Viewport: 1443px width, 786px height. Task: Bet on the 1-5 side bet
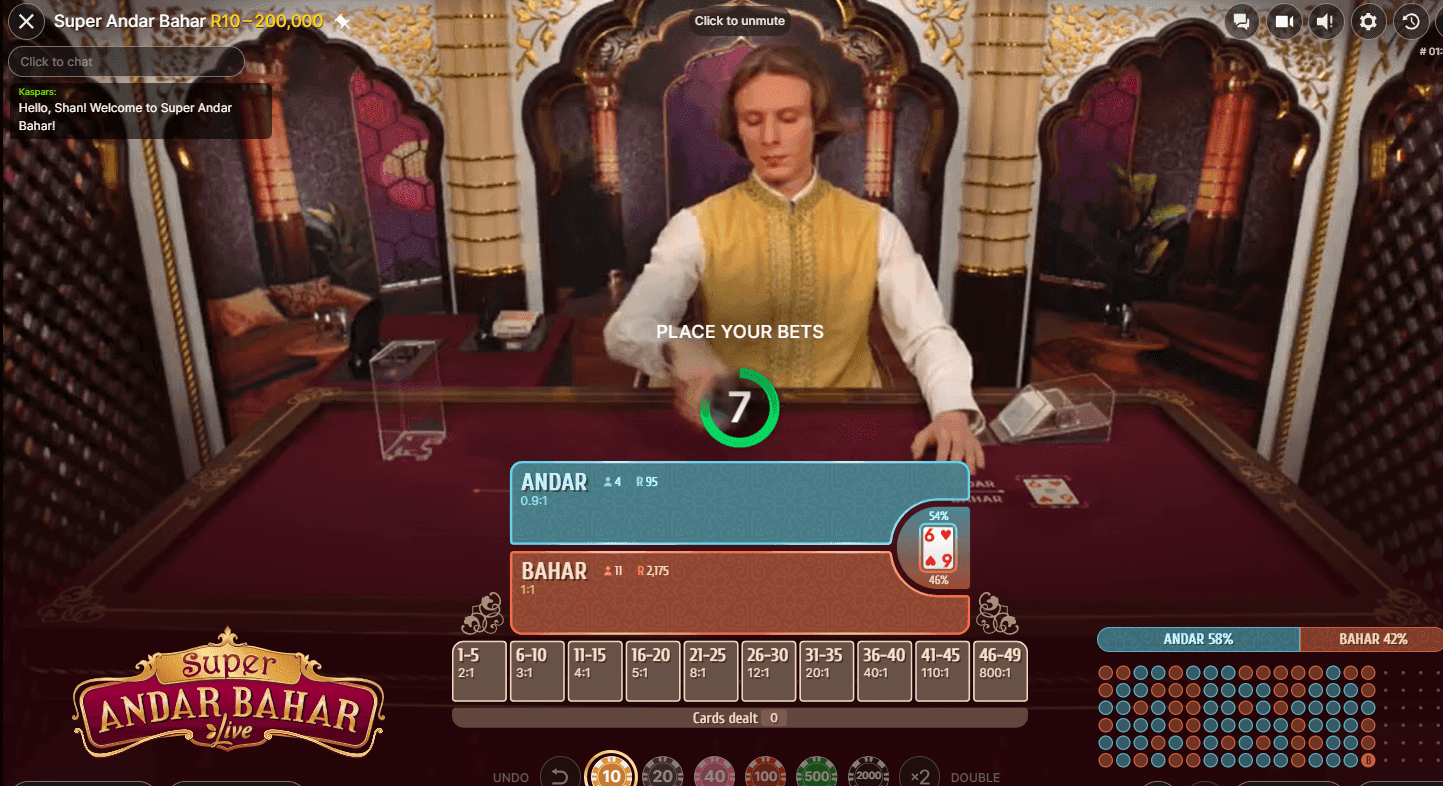[479, 670]
